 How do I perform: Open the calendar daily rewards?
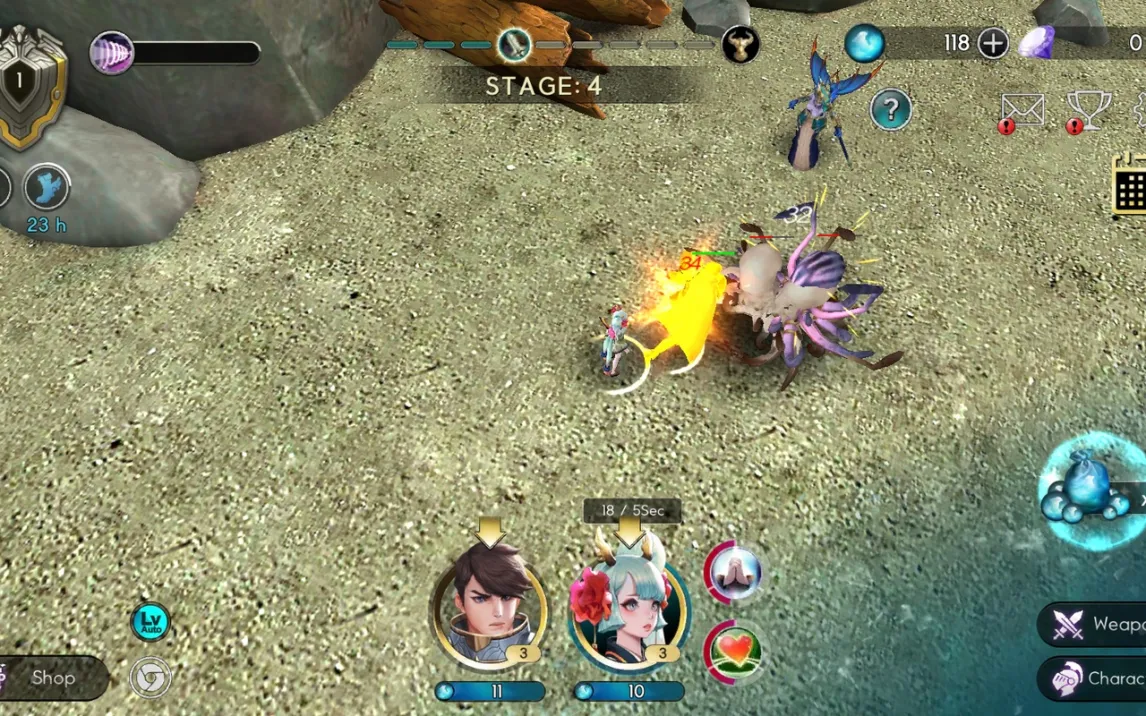pyautogui.click(x=1130, y=186)
